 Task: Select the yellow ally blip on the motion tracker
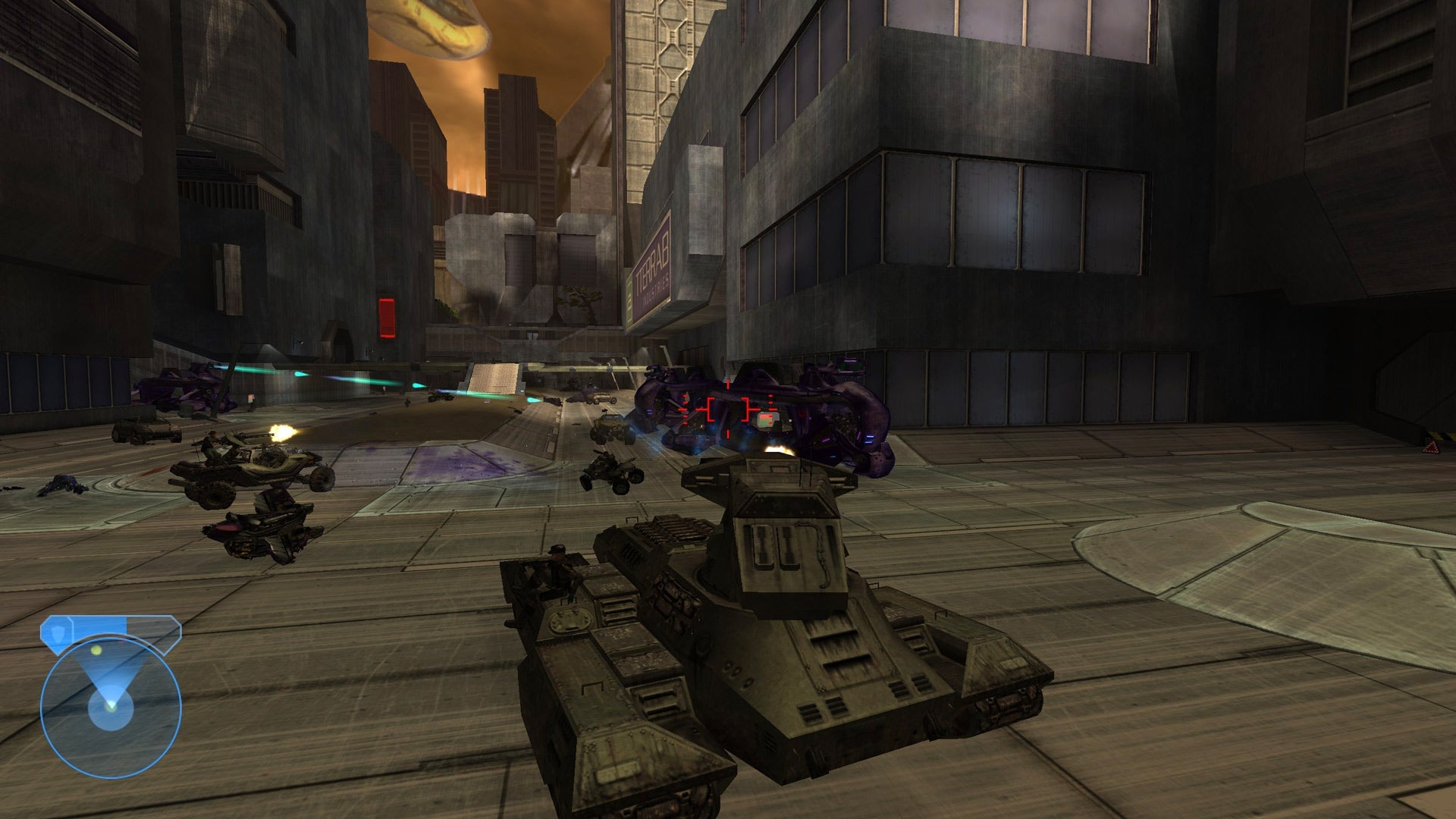coord(96,650)
